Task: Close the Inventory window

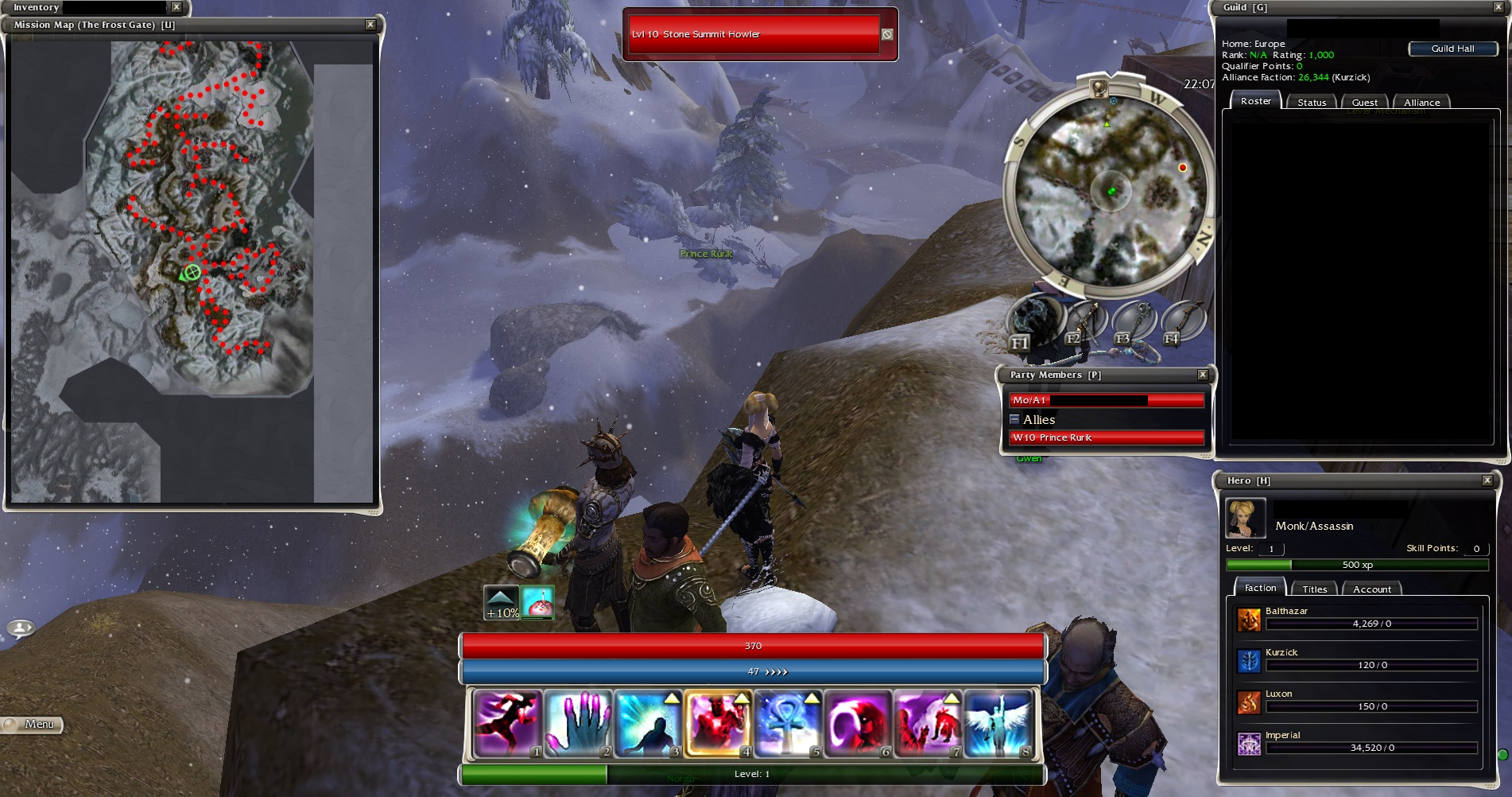Action: pos(176,7)
